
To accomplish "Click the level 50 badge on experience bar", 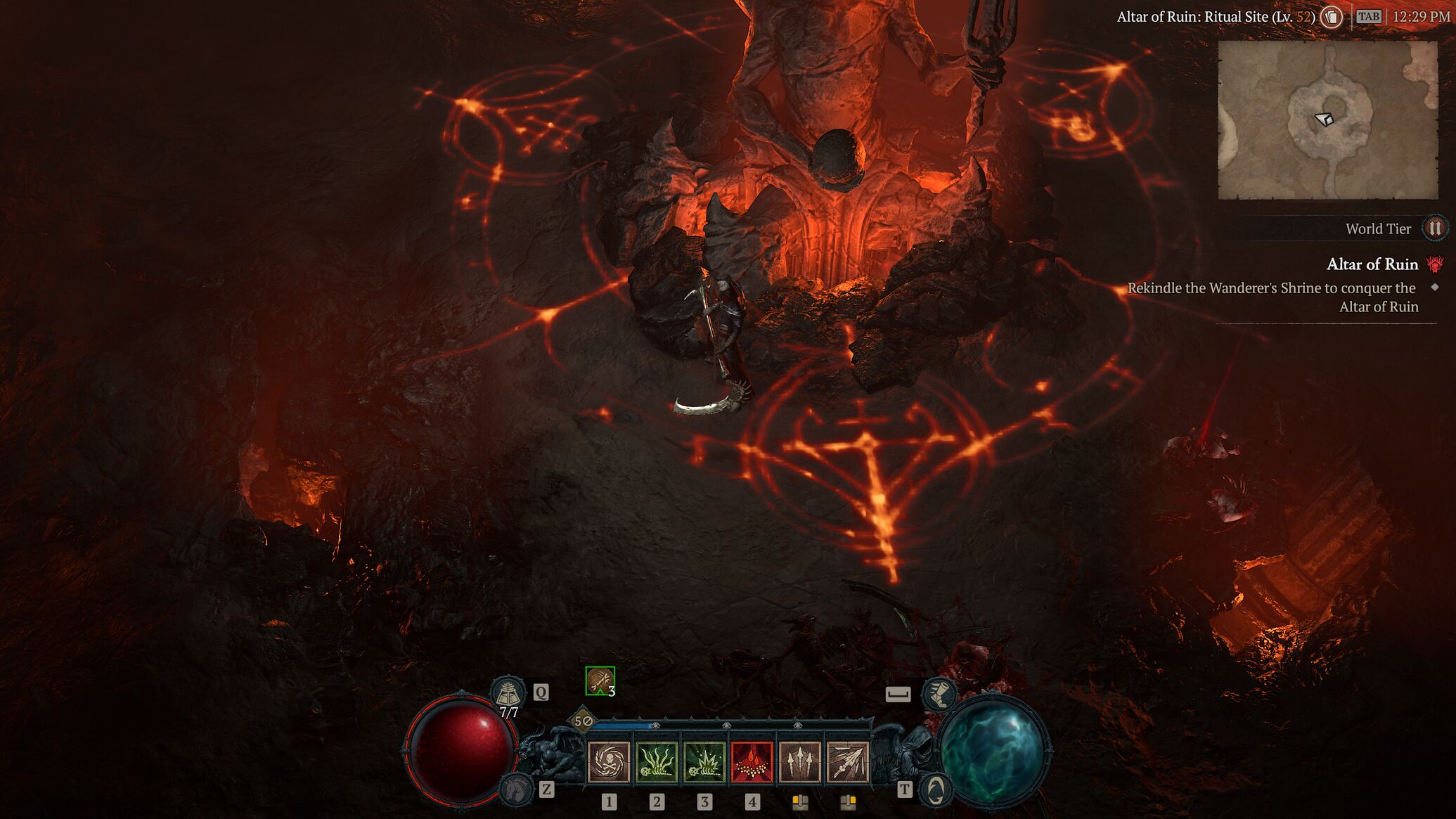I will [x=583, y=721].
